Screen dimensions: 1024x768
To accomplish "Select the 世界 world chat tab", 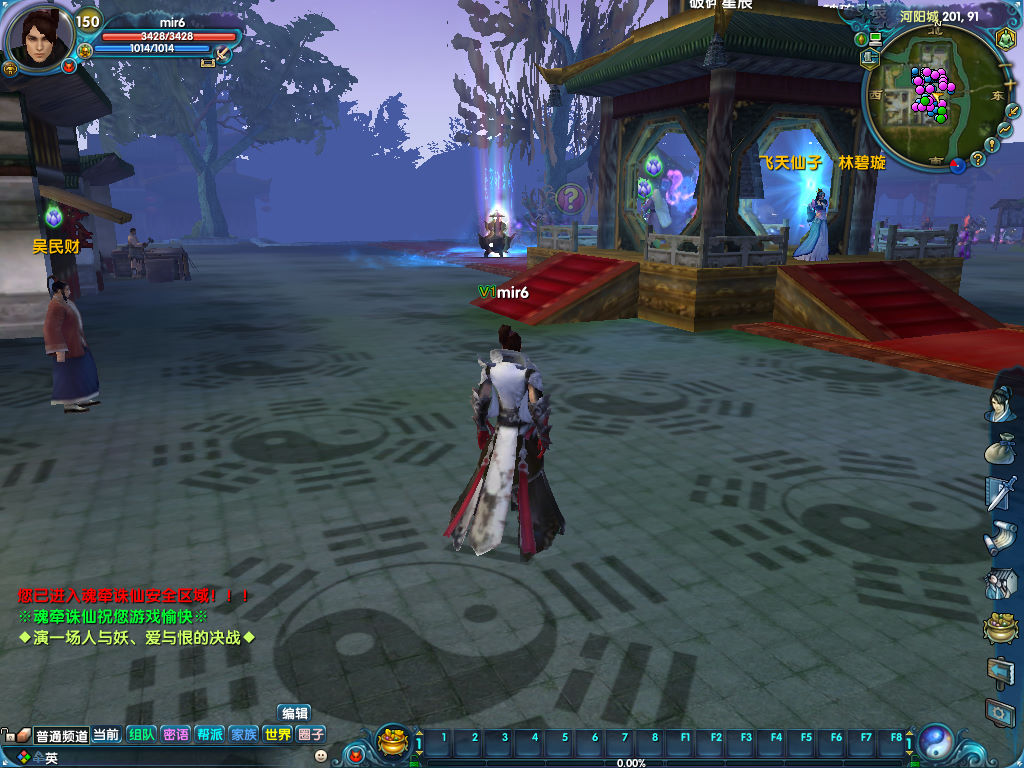I will point(277,734).
